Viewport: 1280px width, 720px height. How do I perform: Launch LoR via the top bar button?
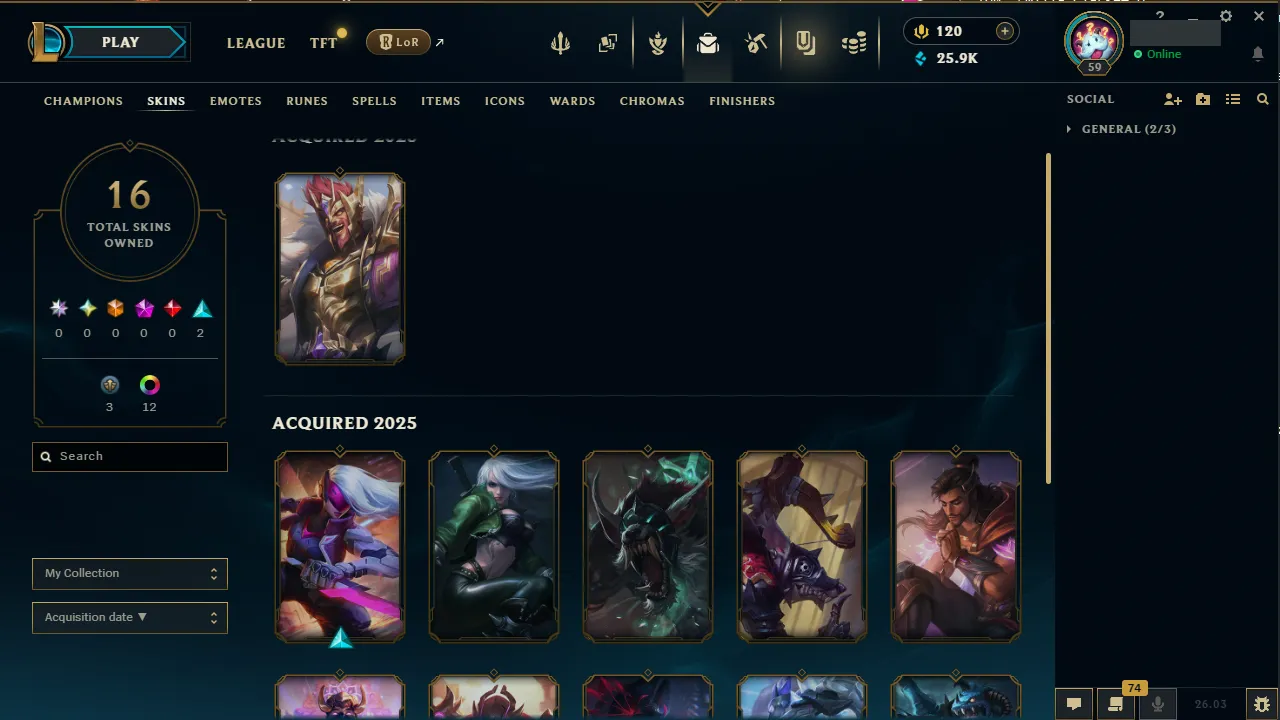398,42
